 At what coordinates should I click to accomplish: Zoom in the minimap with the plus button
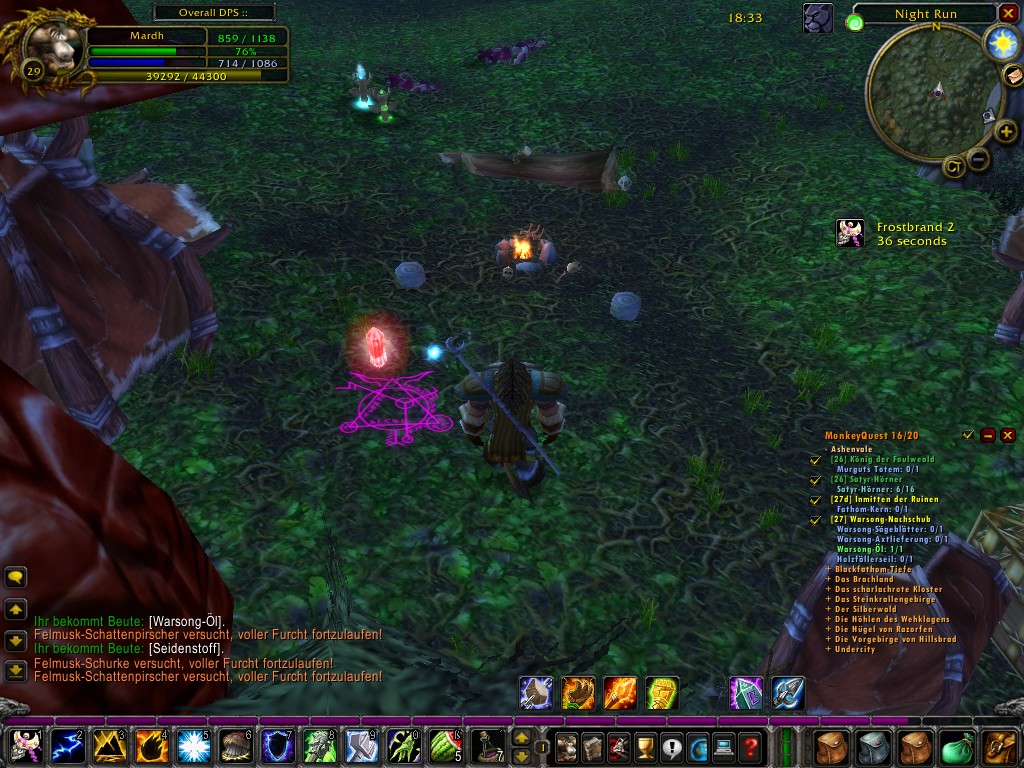pyautogui.click(x=1006, y=132)
